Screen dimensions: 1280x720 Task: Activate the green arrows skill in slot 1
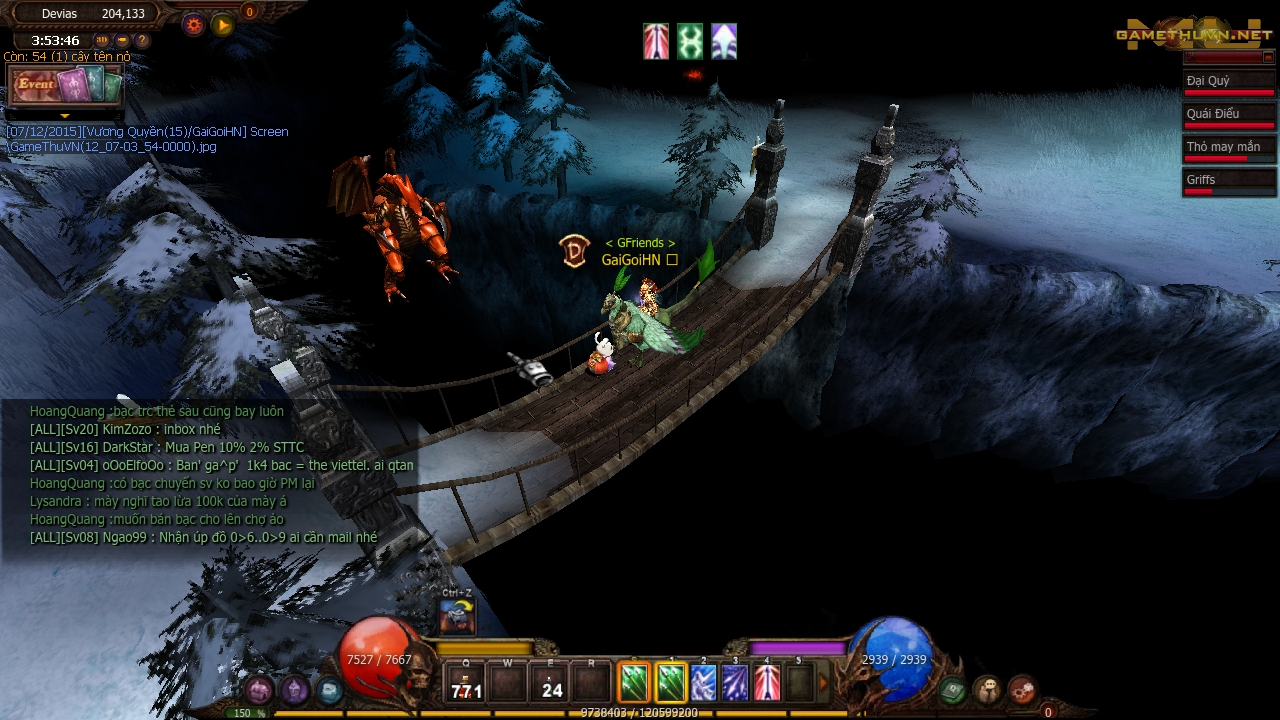(x=671, y=683)
